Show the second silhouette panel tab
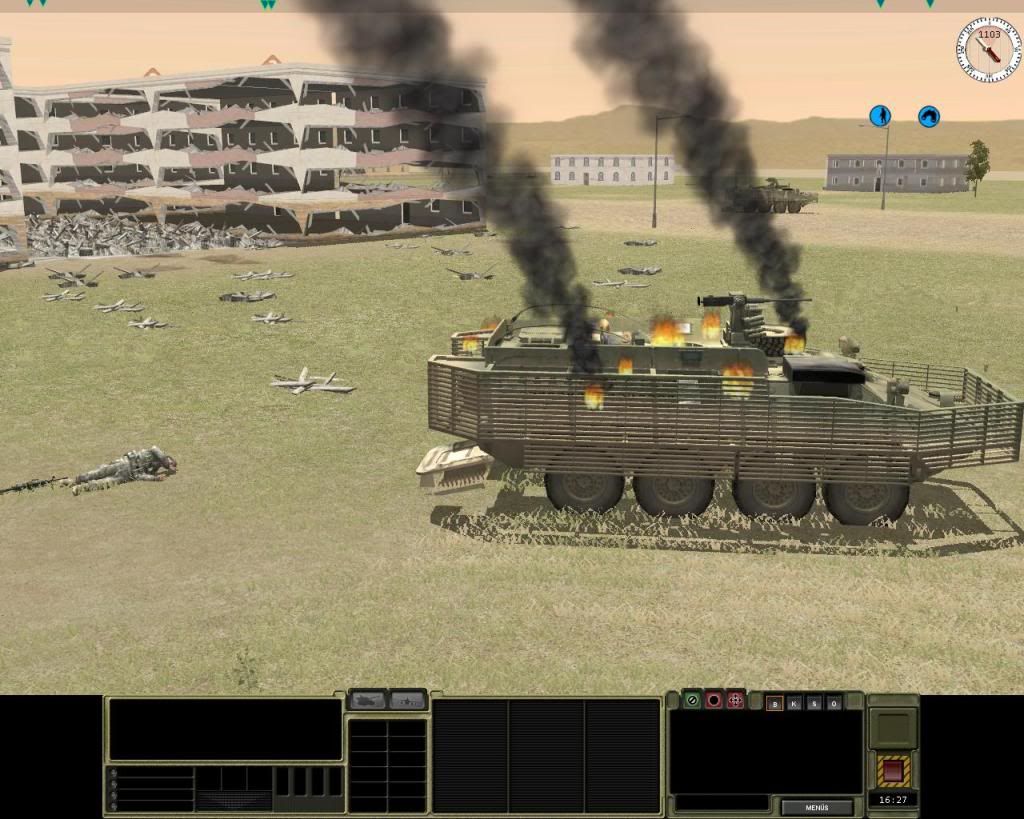 [x=408, y=700]
